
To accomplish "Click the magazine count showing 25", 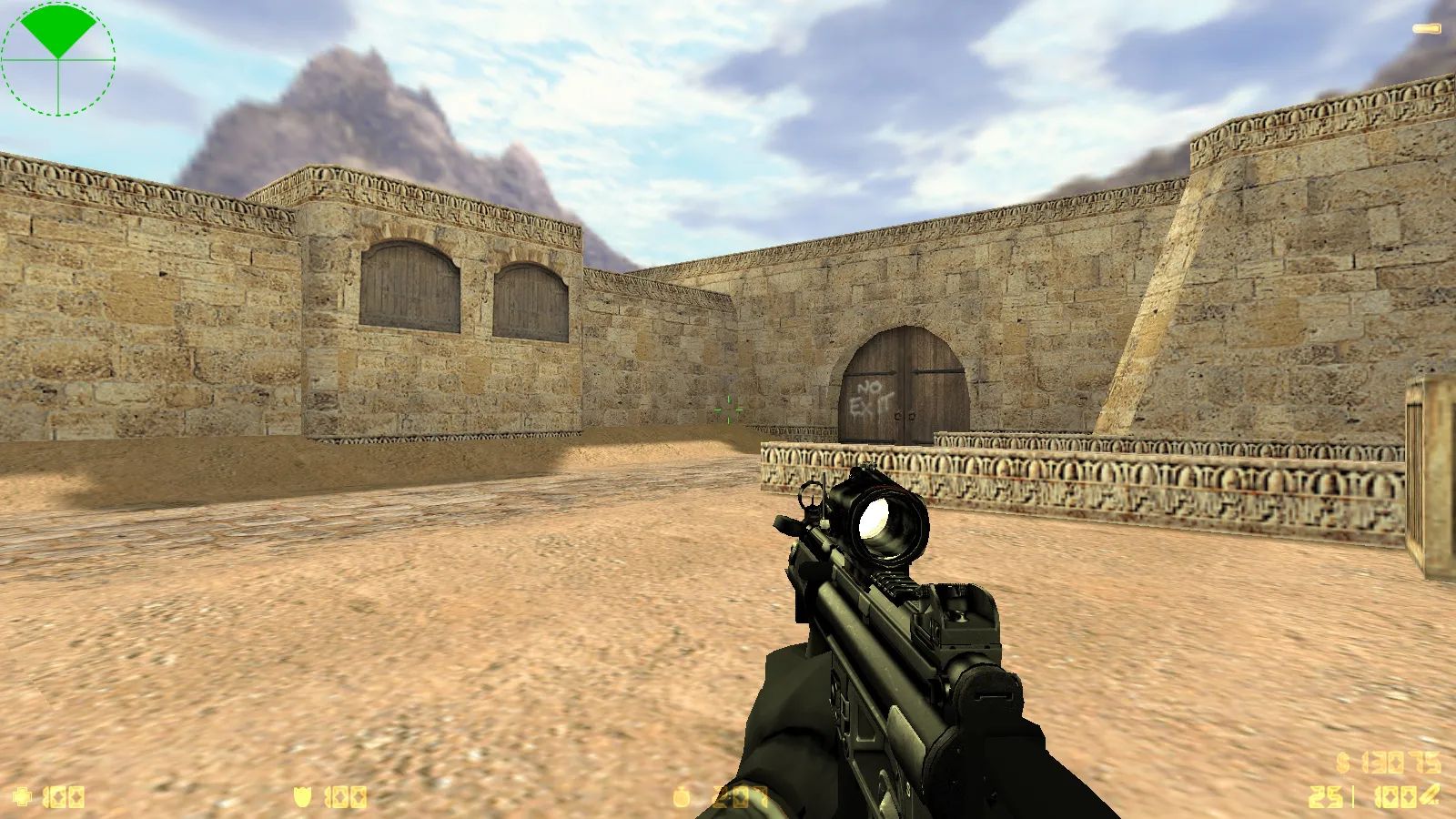I will [1325, 796].
